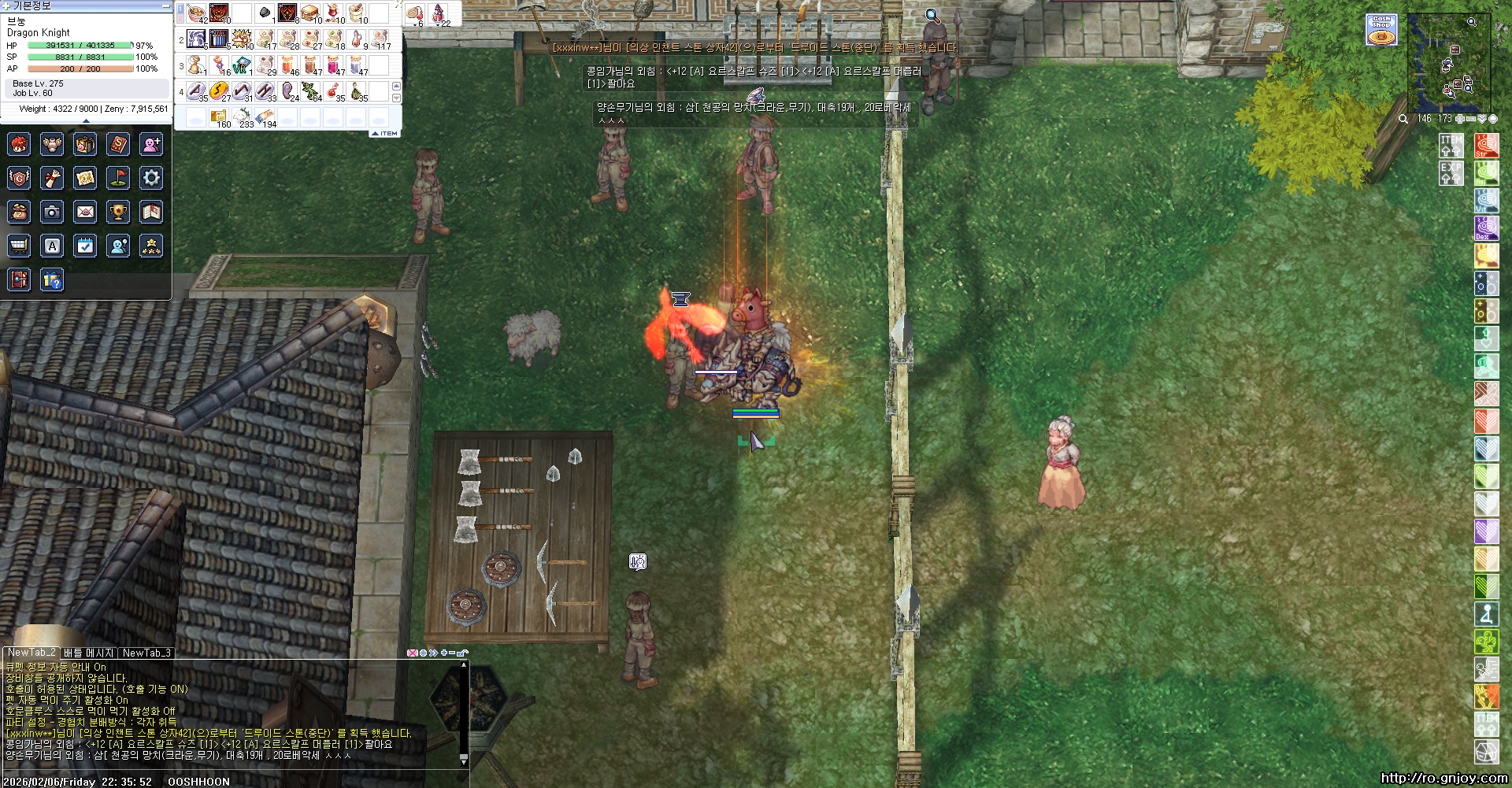Screen dimensions: 1512x788
Task: Select the yellow lightning rune stone slot
Action: [219, 91]
